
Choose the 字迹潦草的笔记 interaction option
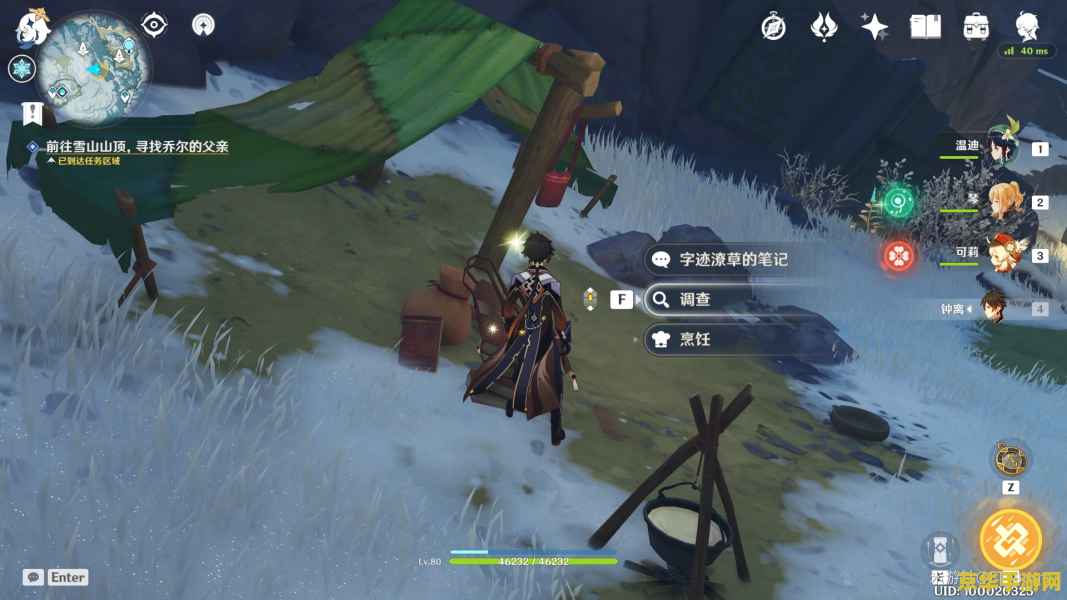[734, 259]
